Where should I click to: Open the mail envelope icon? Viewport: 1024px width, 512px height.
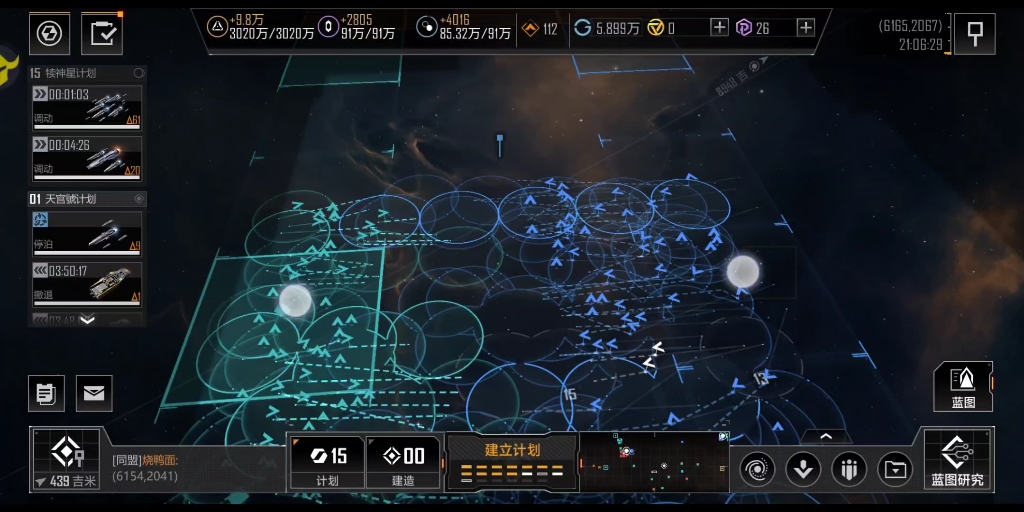[94, 393]
